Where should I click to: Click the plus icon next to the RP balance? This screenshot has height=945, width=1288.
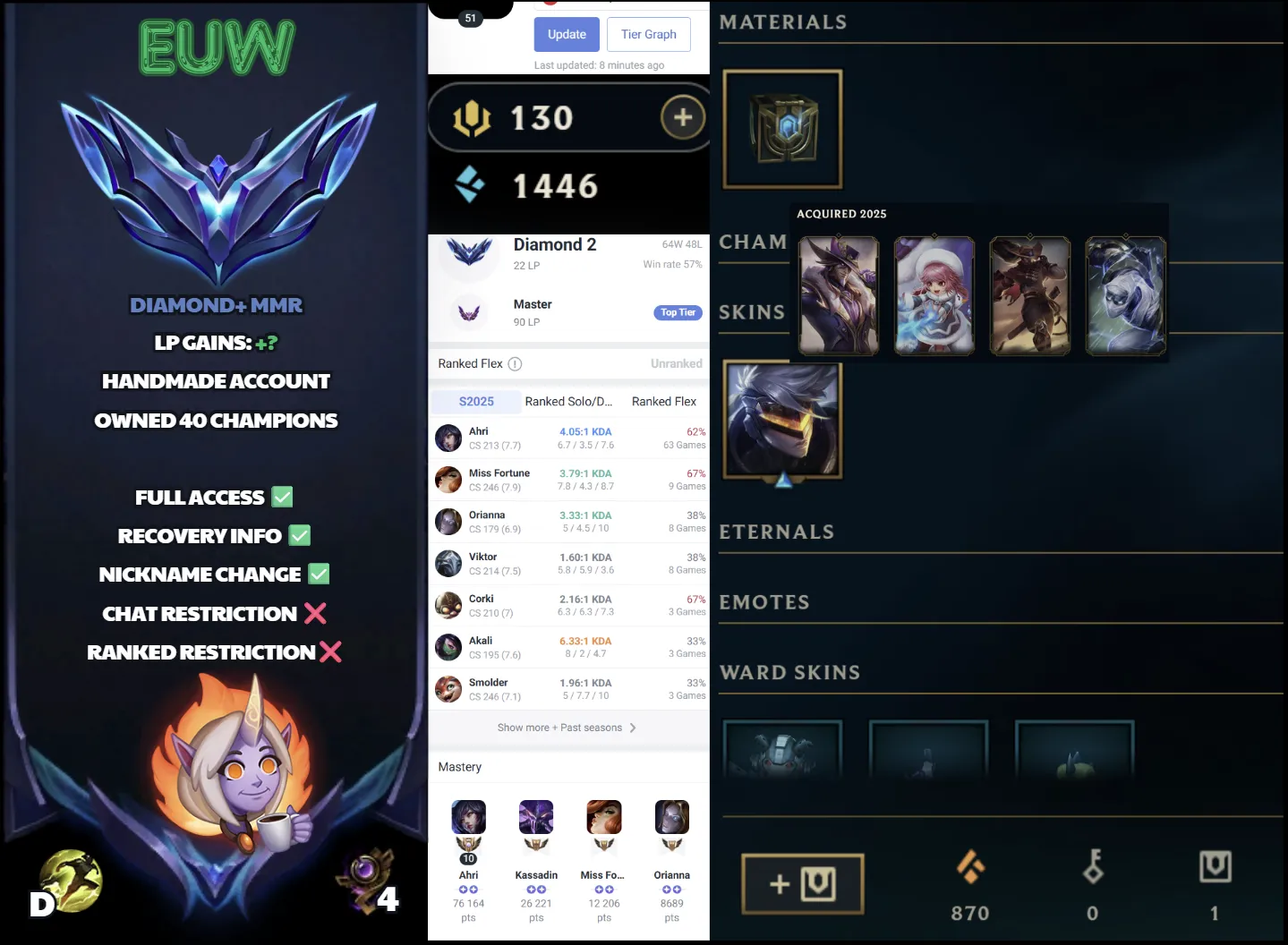click(681, 116)
